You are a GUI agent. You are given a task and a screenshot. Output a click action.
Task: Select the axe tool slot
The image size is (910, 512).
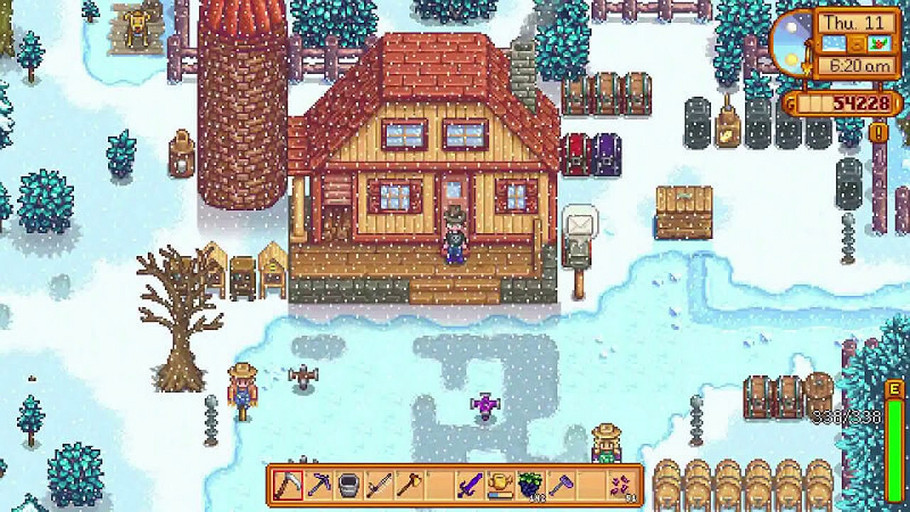tap(409, 485)
